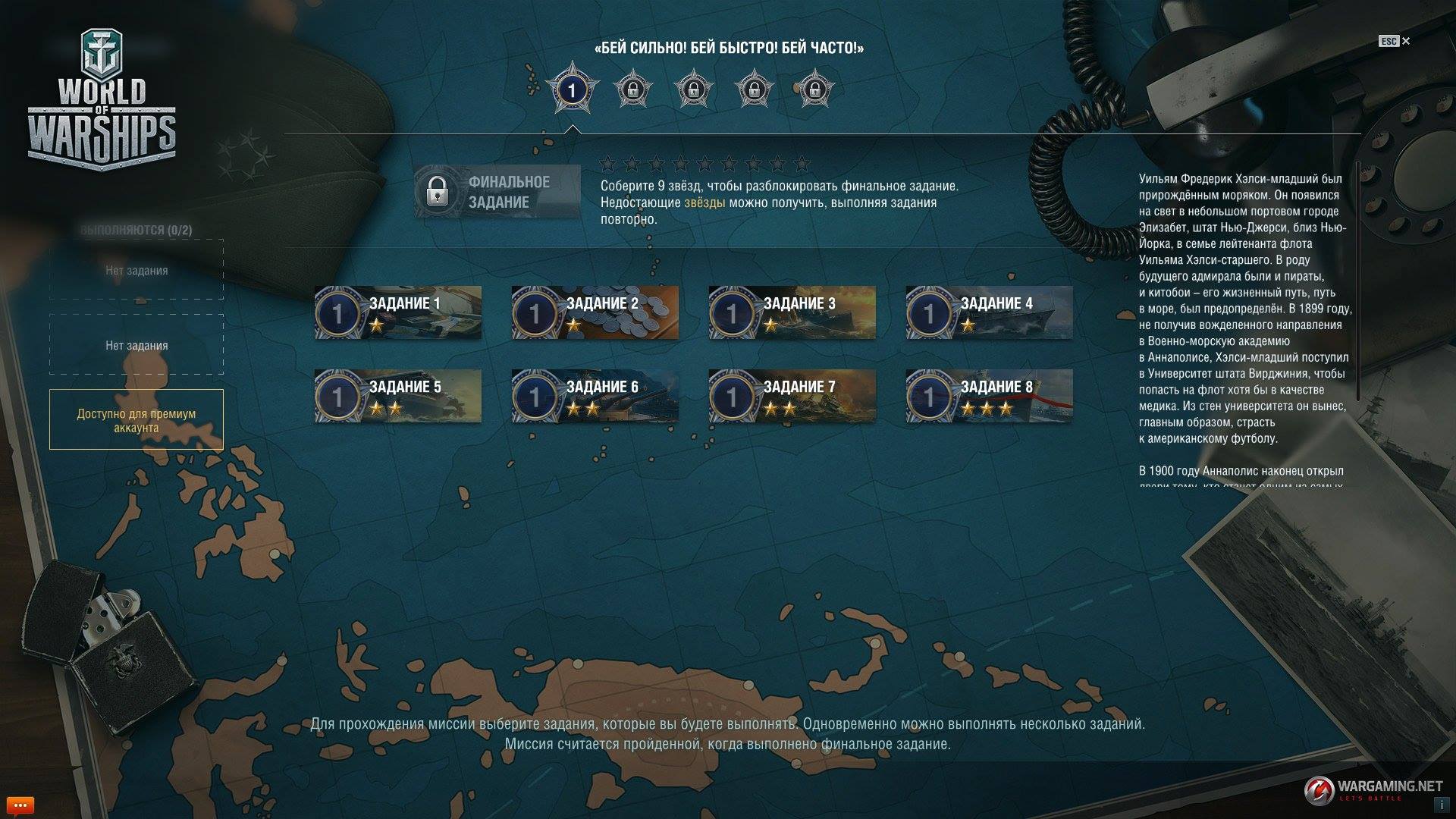Image resolution: width=1456 pixels, height=819 pixels.
Task: Open Задание 7 task tile
Action: (x=792, y=396)
